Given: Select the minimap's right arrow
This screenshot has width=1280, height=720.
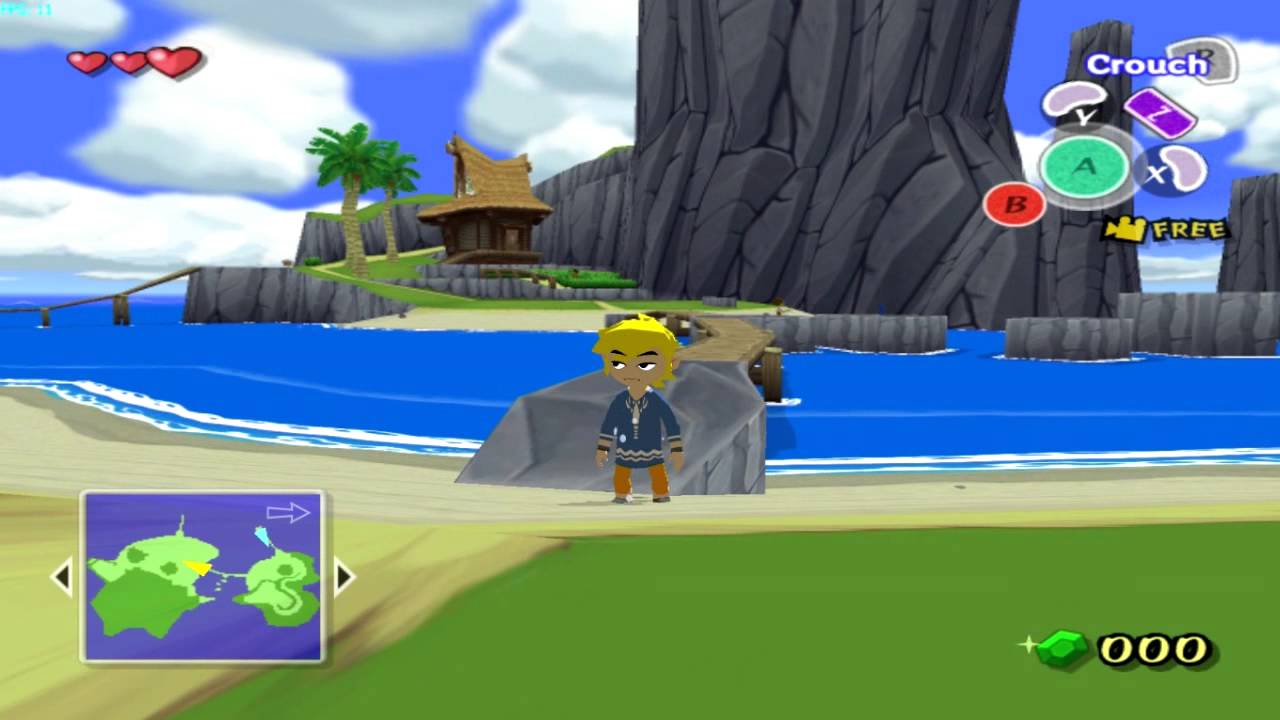Looking at the screenshot, I should (344, 577).
